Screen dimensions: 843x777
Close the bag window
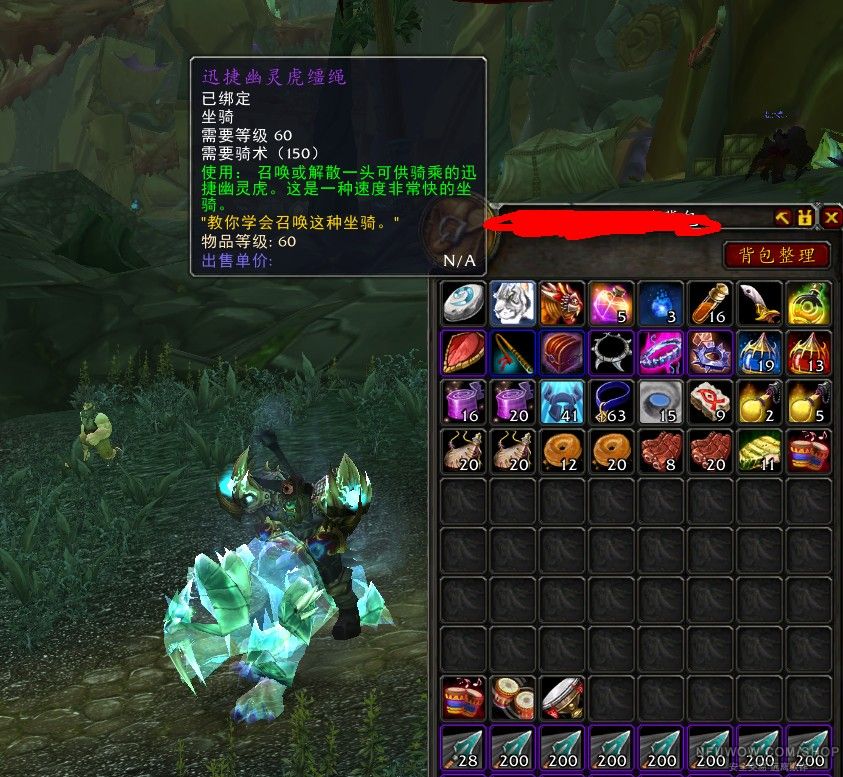pyautogui.click(x=831, y=217)
